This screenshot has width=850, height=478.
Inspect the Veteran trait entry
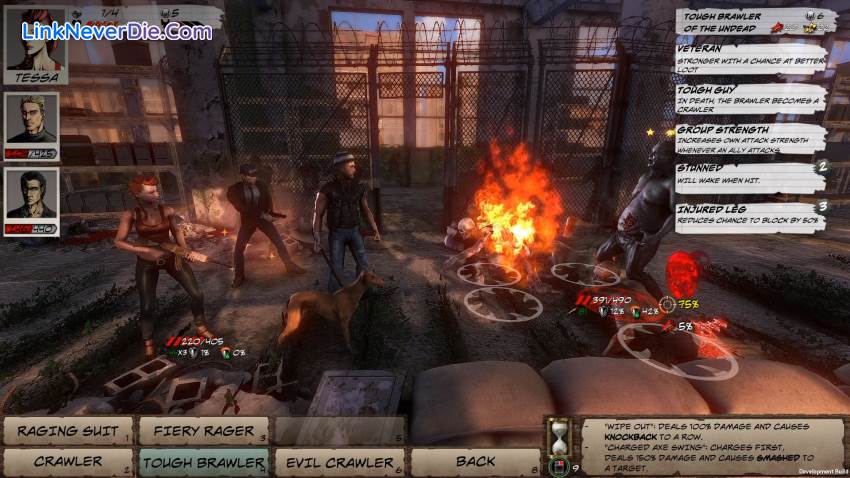point(750,57)
